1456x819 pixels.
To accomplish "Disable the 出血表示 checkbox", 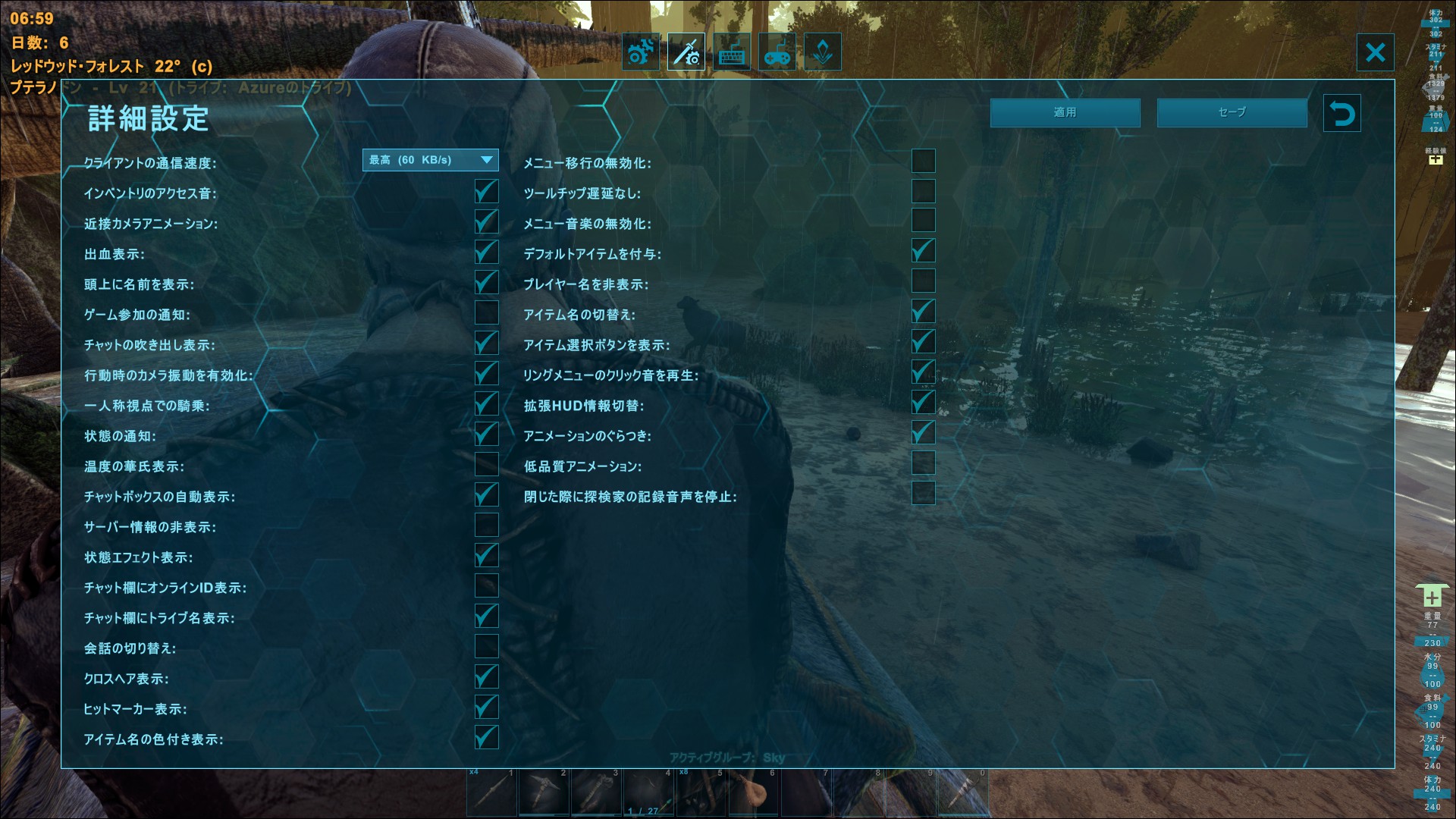I will click(x=486, y=251).
